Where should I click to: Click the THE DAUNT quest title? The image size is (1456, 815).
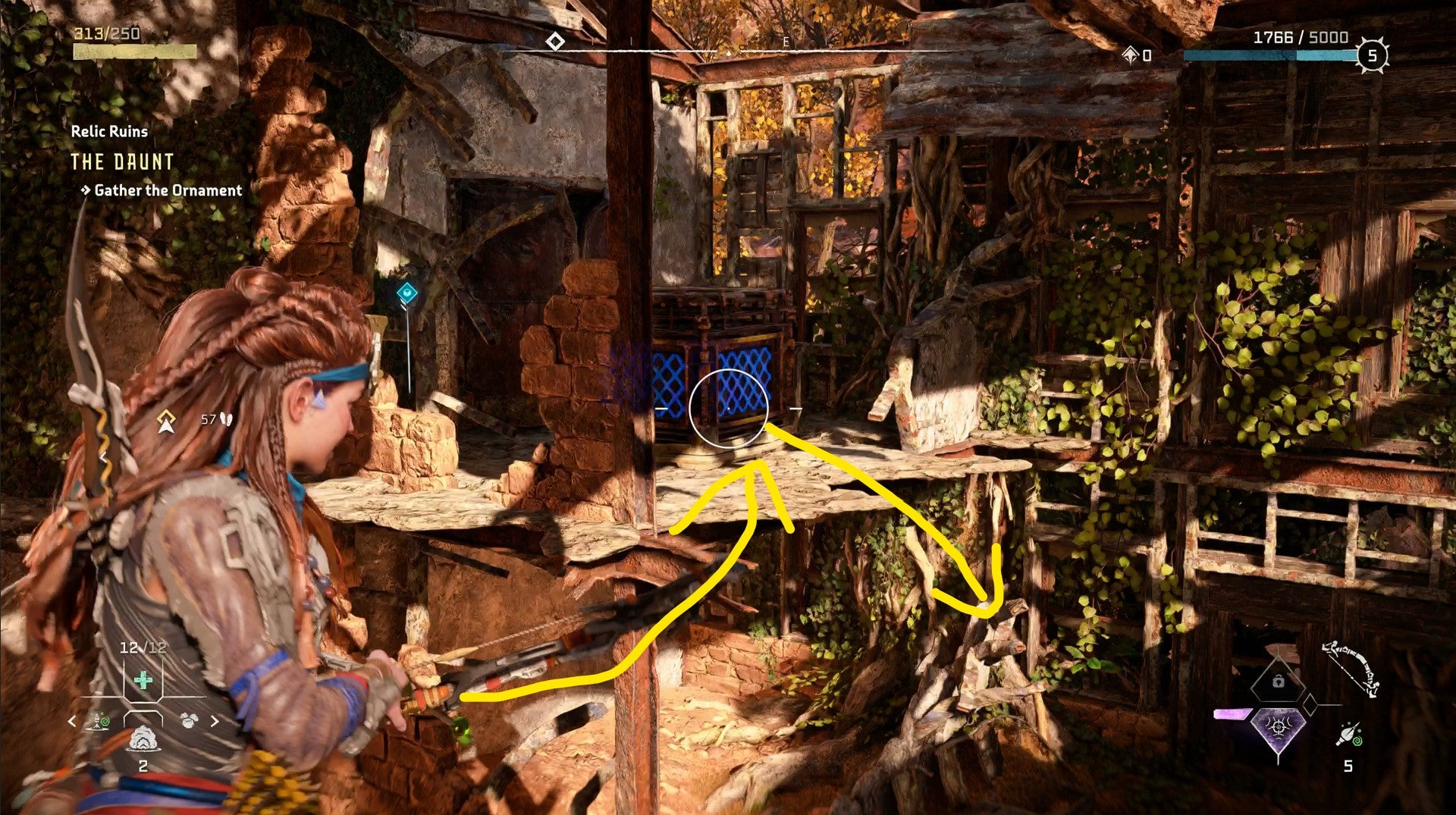123,161
